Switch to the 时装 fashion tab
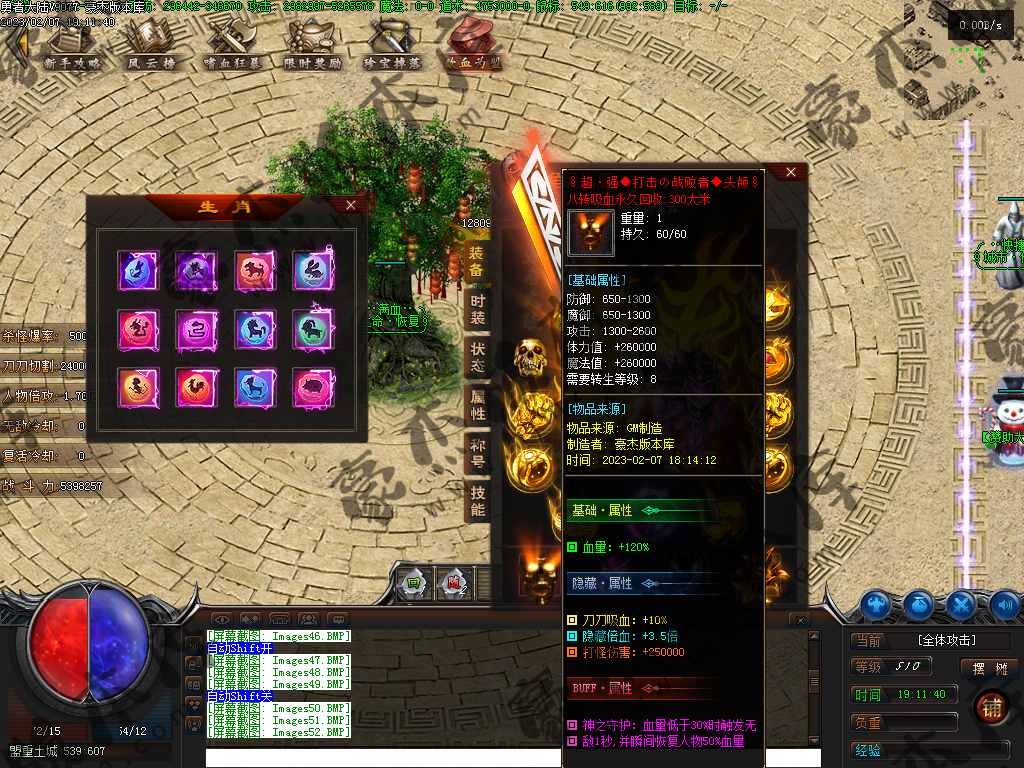The height and width of the screenshot is (768, 1024). [477, 309]
